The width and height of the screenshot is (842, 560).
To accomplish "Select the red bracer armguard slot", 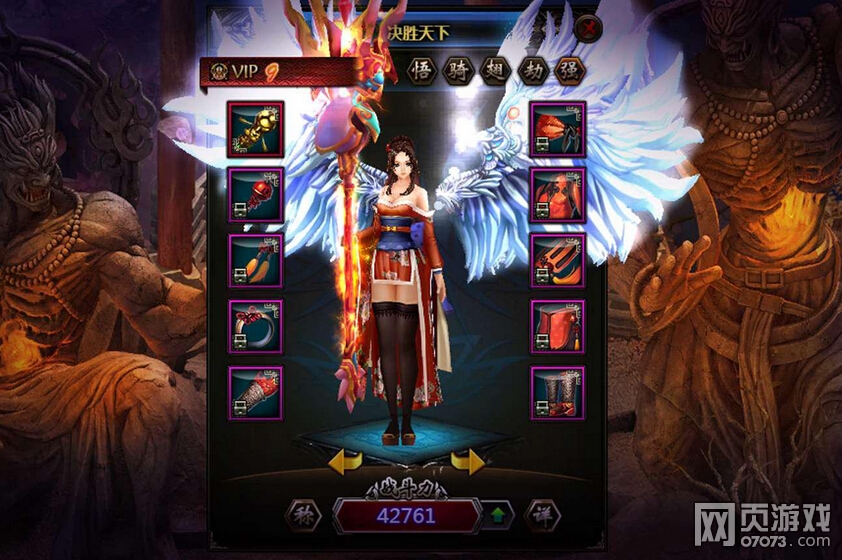I will click(255, 392).
